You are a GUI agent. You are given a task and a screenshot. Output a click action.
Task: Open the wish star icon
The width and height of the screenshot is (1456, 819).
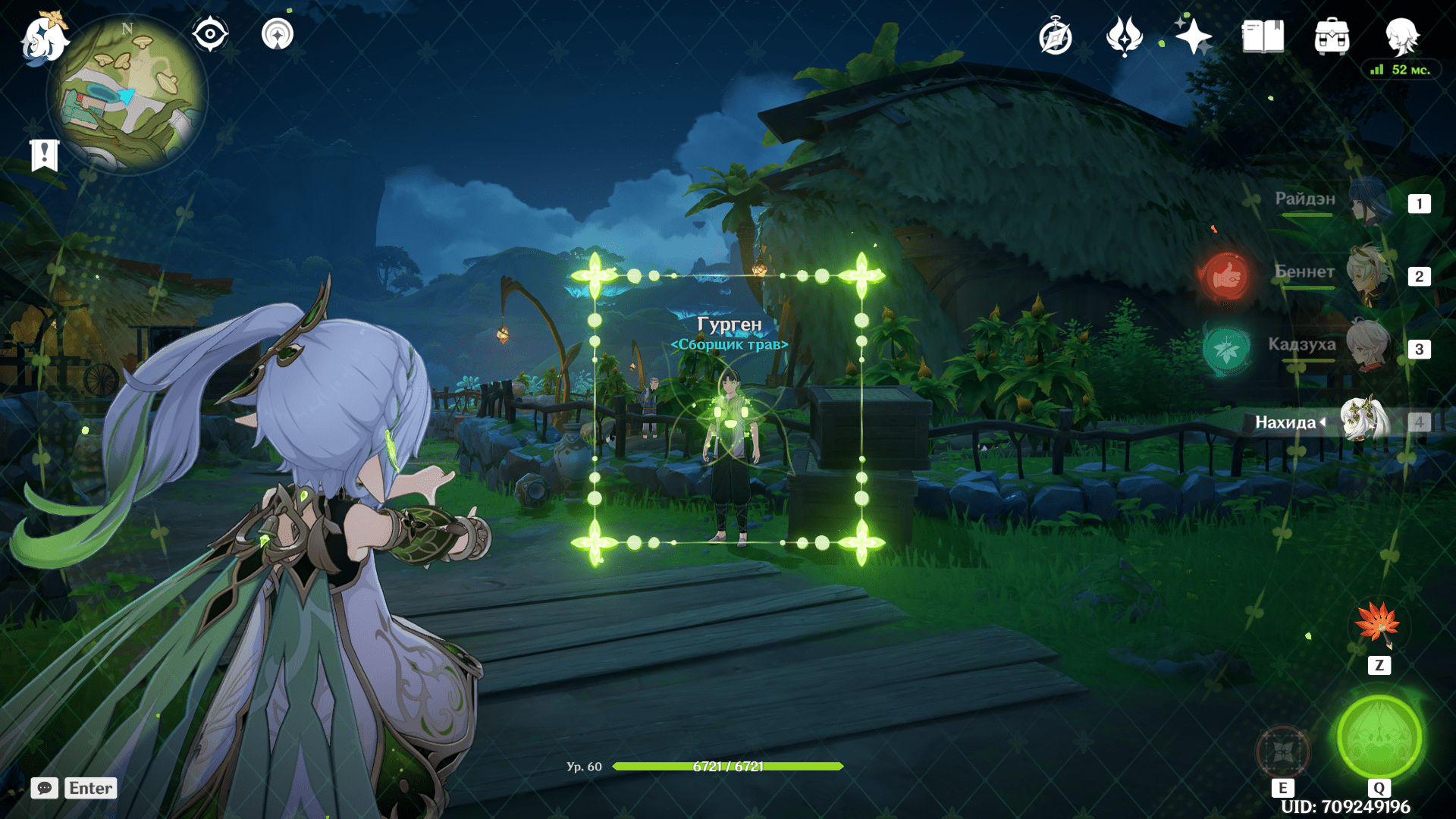1193,36
